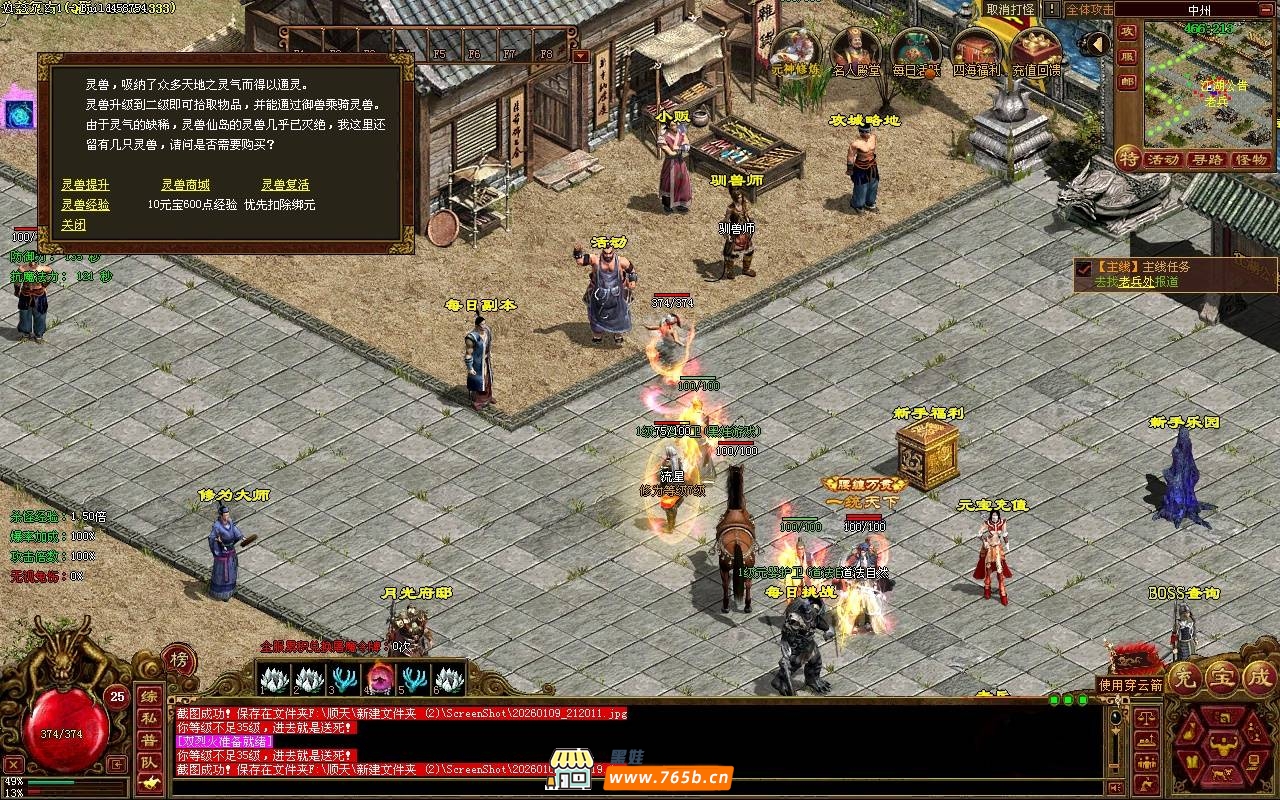Image resolution: width=1280 pixels, height=800 pixels.
Task: Click the 怪物 button under the minimap
Action: tap(1251, 160)
